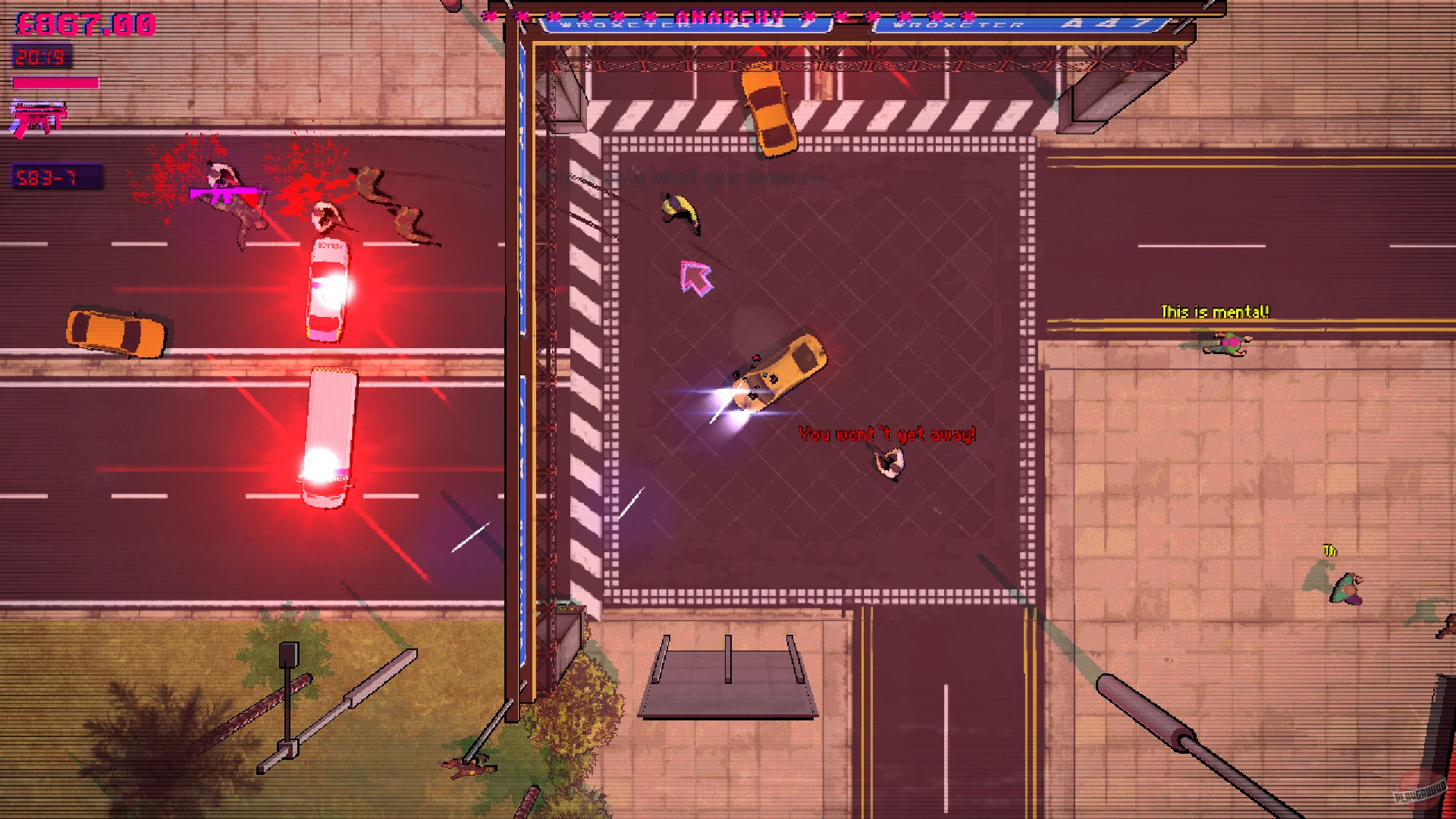Click the pink arrow marker on the plaza
The height and width of the screenshot is (819, 1456).
click(695, 278)
